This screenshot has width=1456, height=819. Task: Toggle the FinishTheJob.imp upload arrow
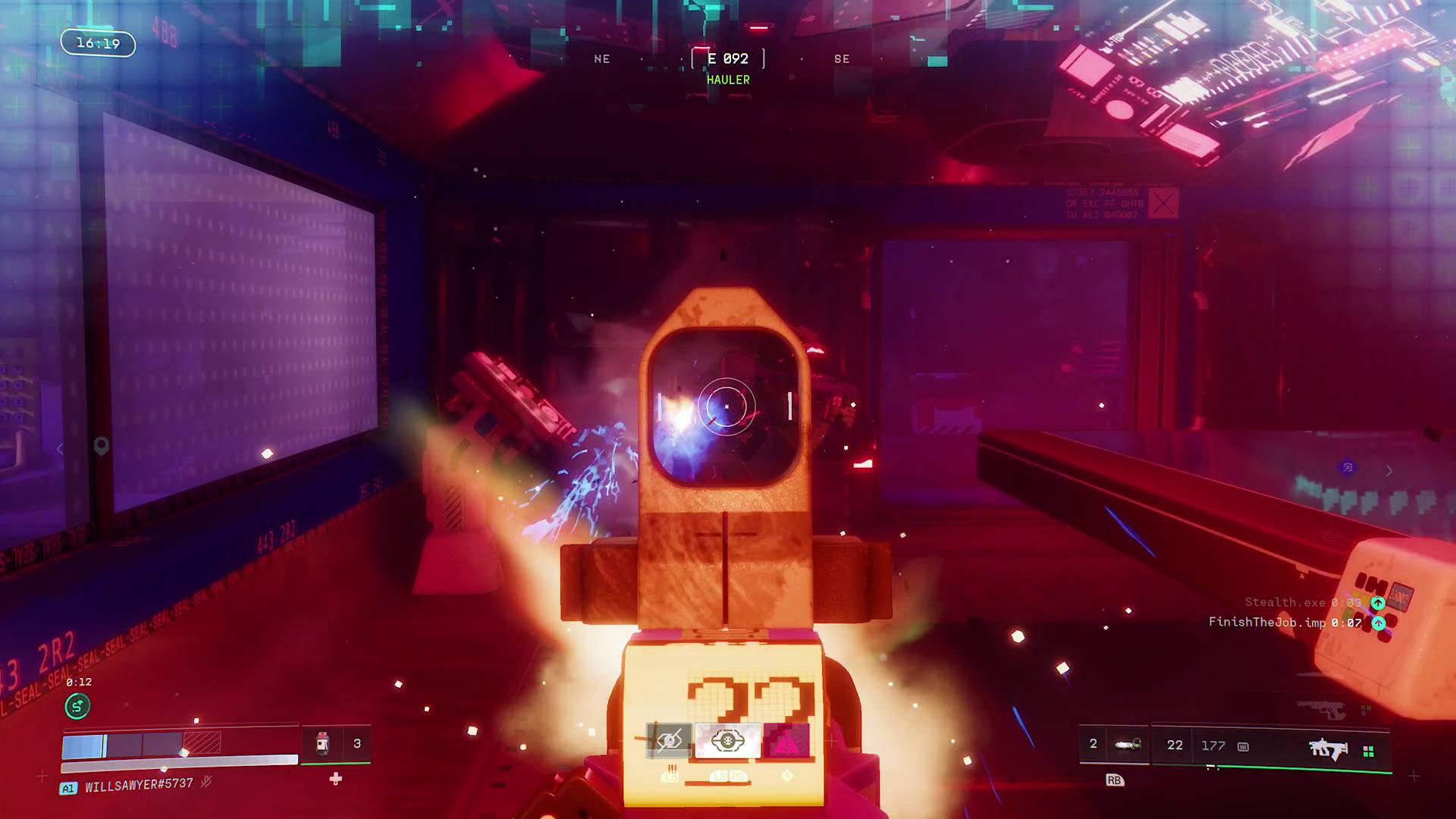pyautogui.click(x=1378, y=623)
